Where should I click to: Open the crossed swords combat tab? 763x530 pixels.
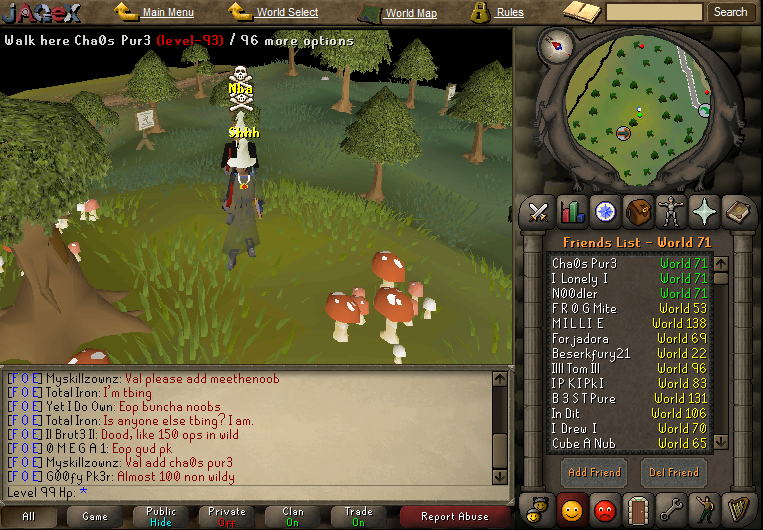[540, 211]
